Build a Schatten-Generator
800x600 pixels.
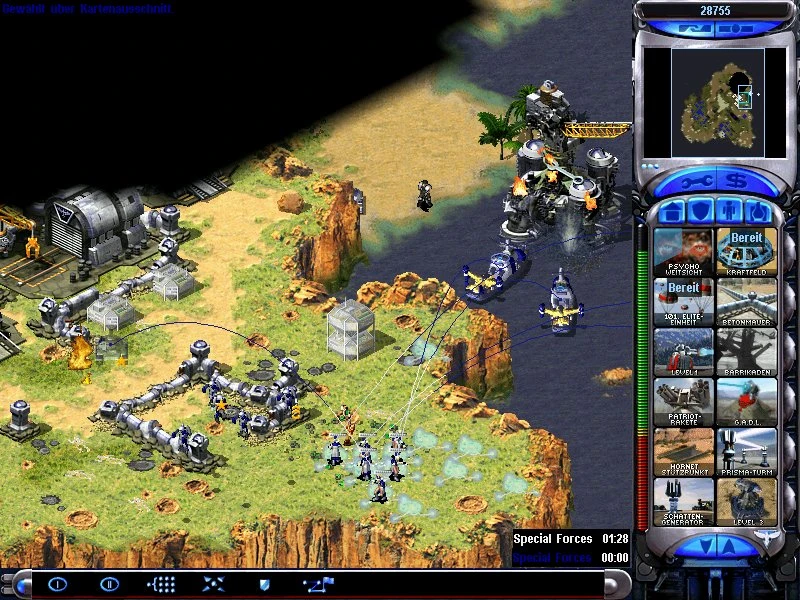click(684, 501)
